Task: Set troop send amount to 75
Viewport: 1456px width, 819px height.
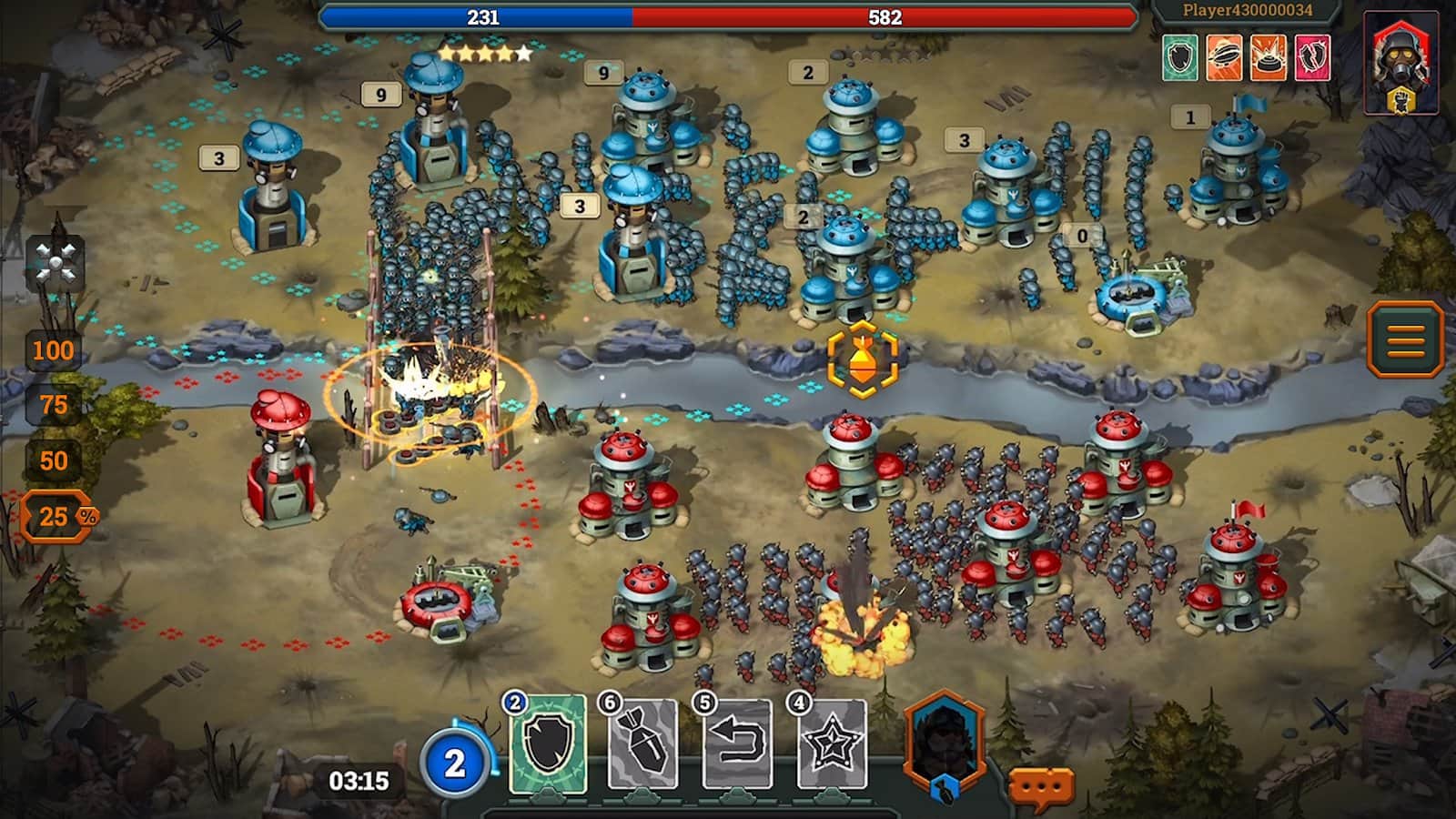Action: point(53,405)
